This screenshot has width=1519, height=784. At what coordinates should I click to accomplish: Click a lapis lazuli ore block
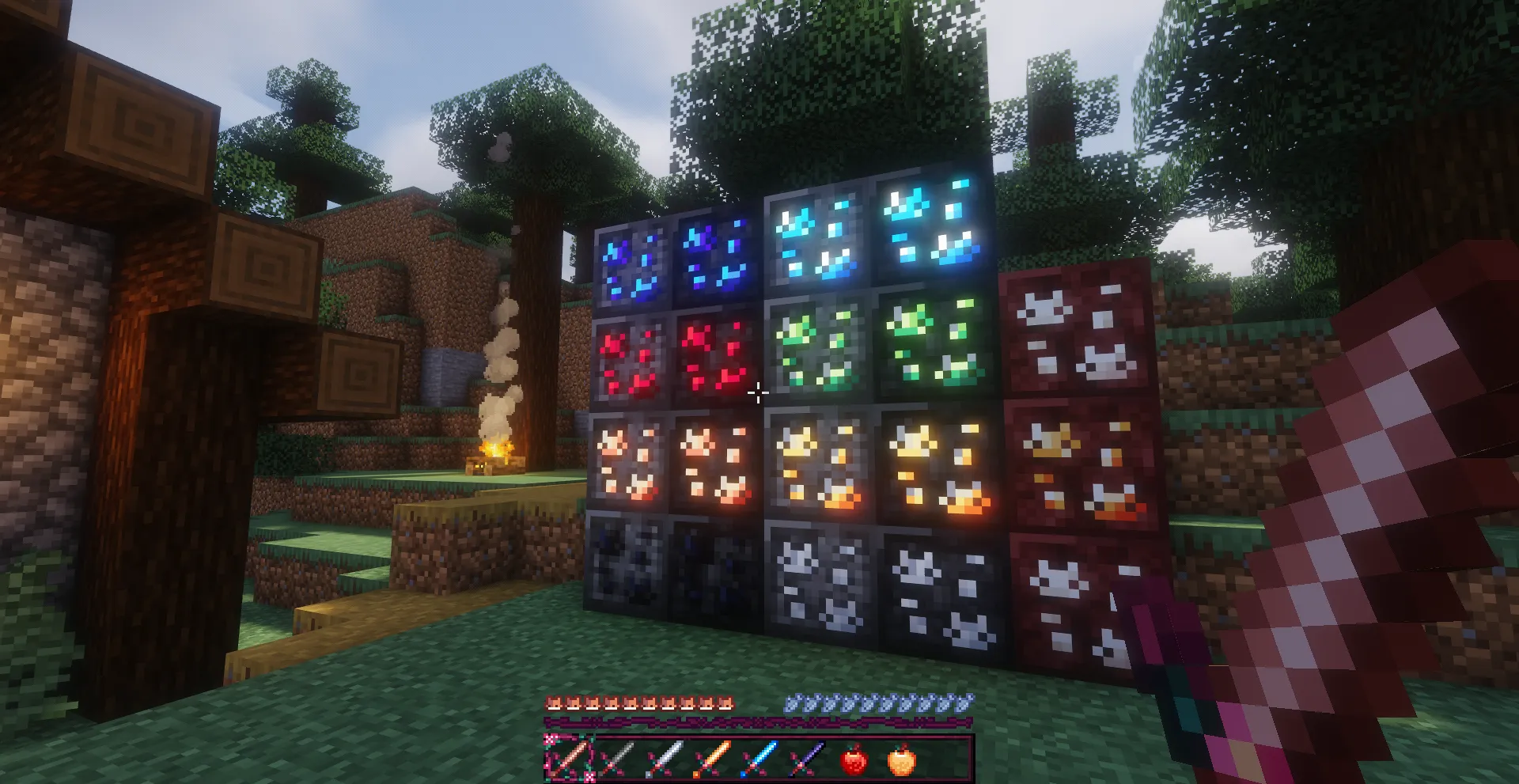pos(633,261)
